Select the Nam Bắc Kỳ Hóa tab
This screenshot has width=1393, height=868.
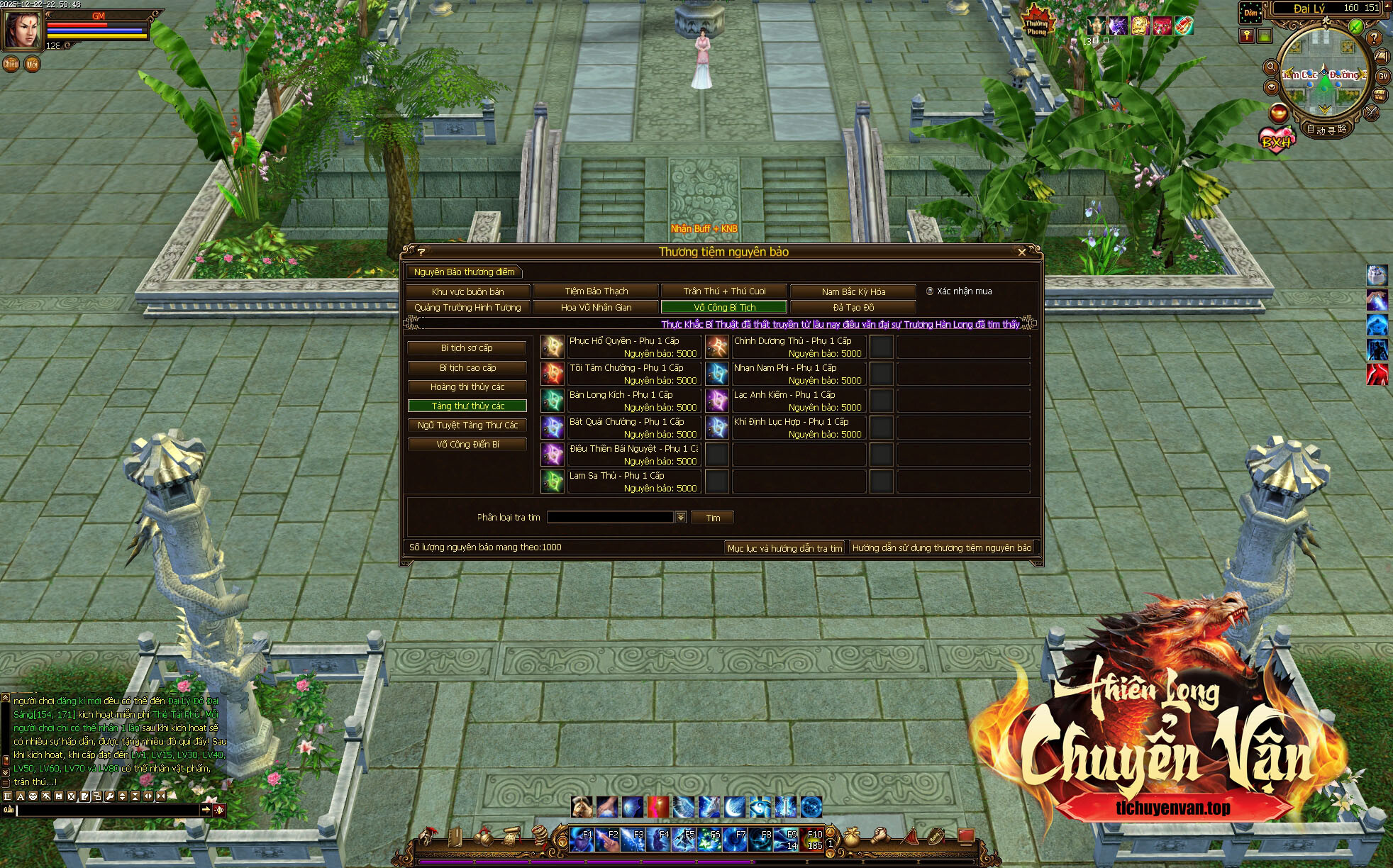coord(853,291)
